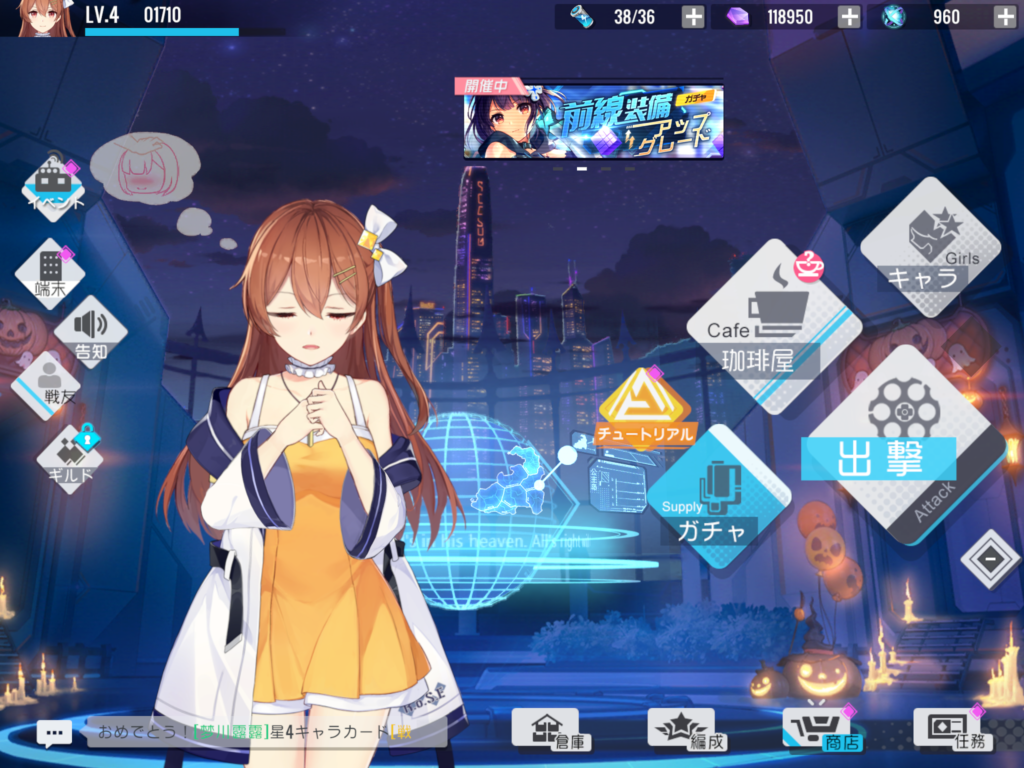
Task: Open the キャラ Girls menu
Action: click(x=930, y=249)
